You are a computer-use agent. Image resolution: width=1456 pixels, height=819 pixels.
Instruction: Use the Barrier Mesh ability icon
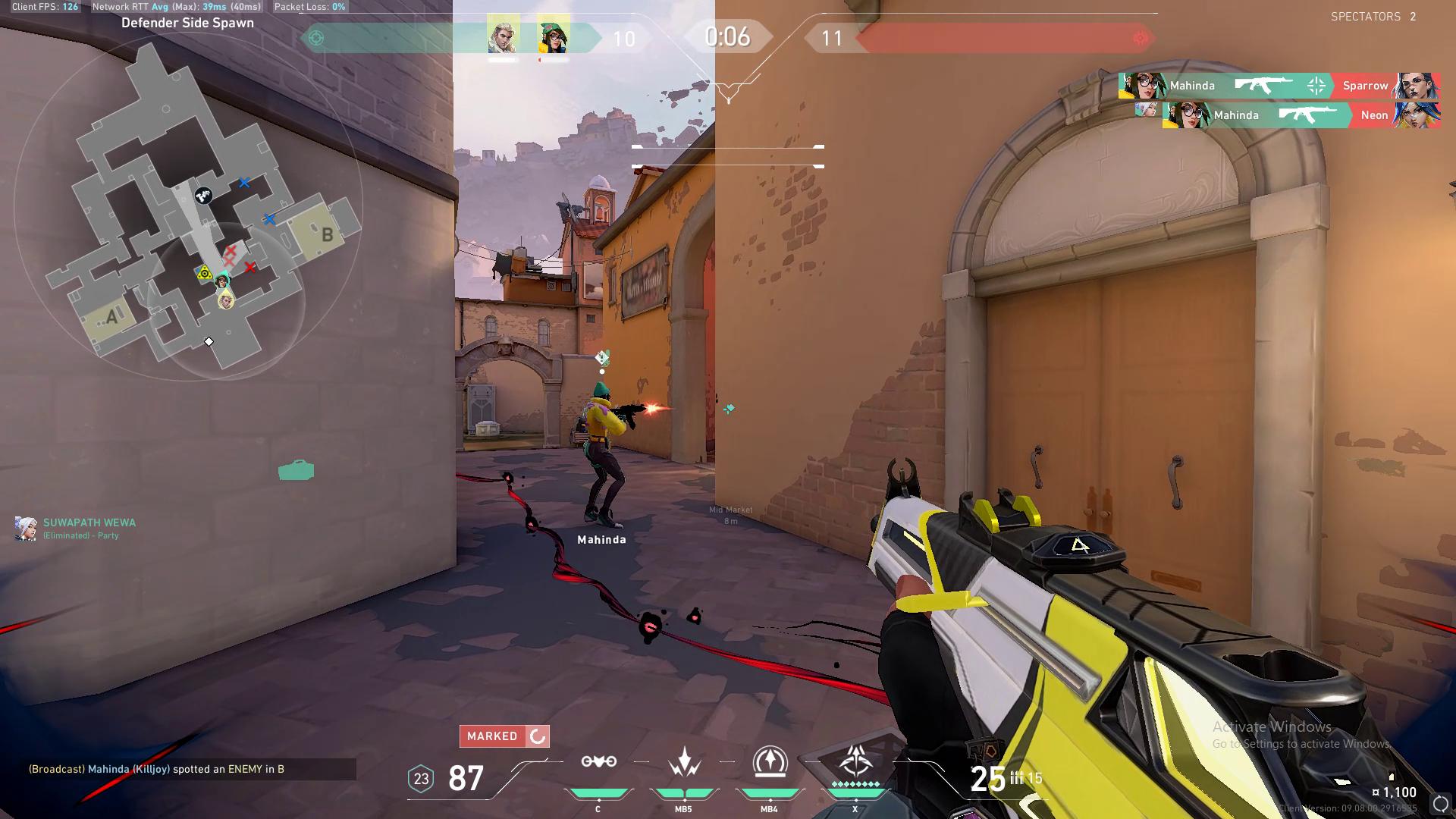click(769, 762)
